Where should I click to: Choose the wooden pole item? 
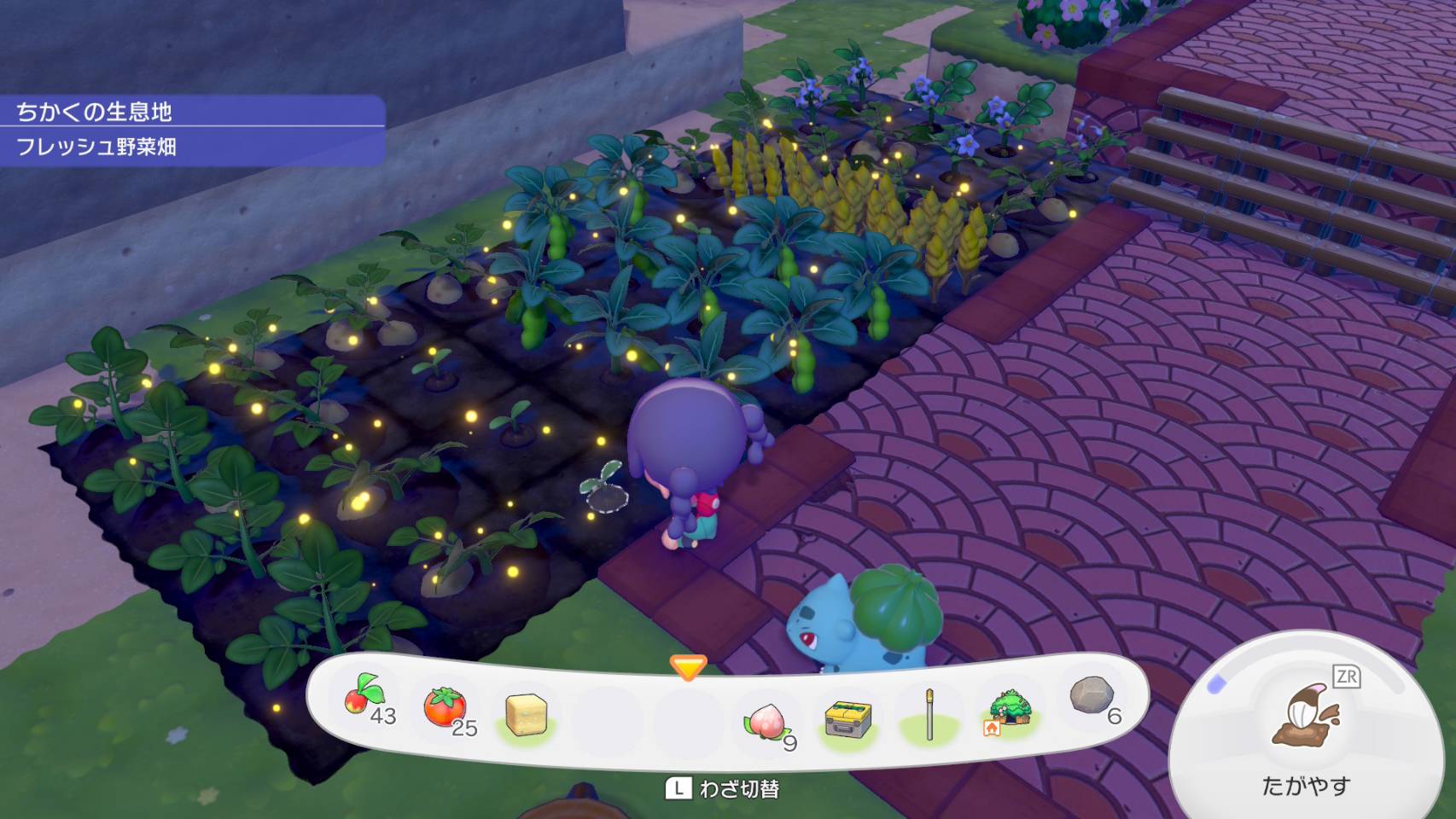coord(929,715)
